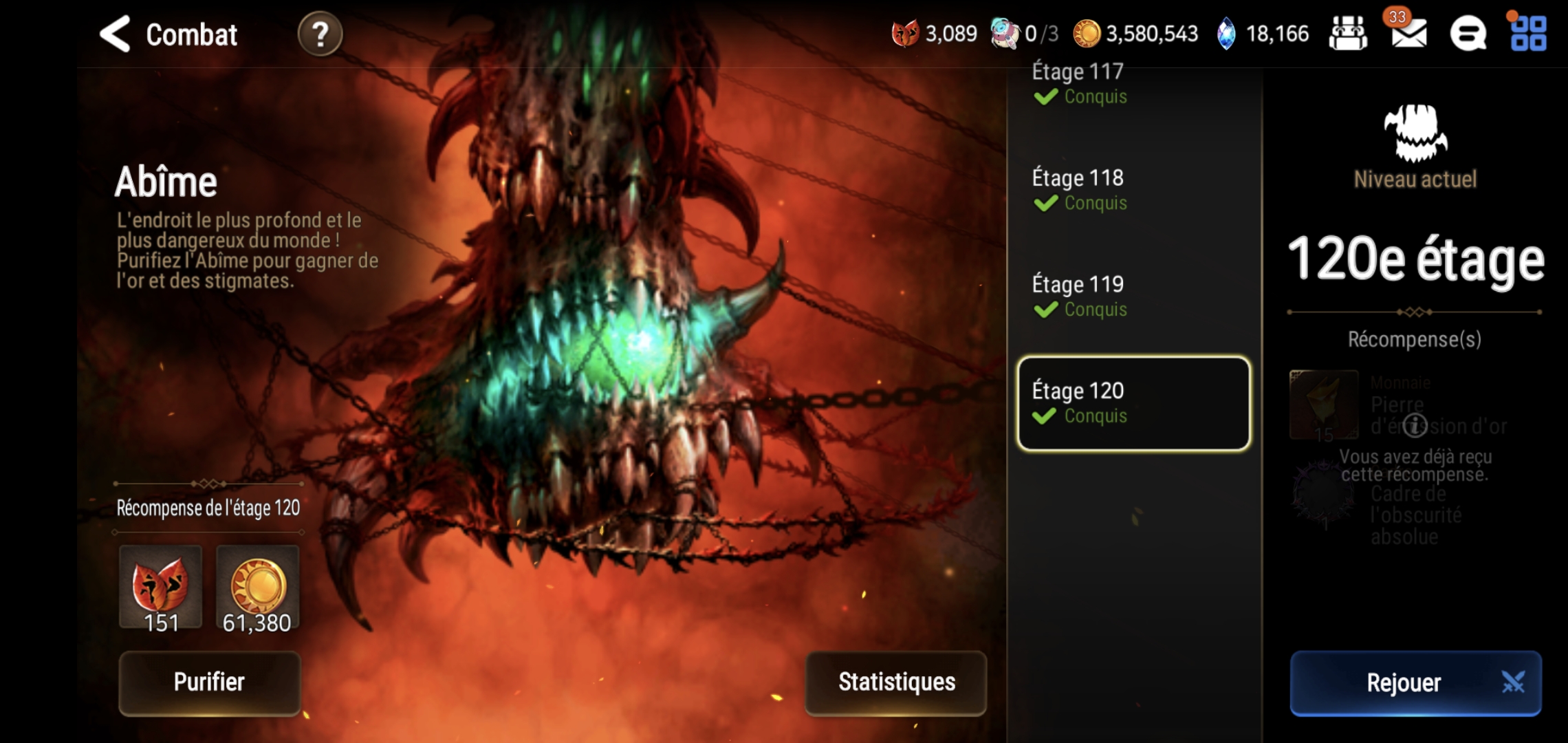Screen dimensions: 1568x743
Task: Open the blue grid main menu
Action: (x=1528, y=34)
